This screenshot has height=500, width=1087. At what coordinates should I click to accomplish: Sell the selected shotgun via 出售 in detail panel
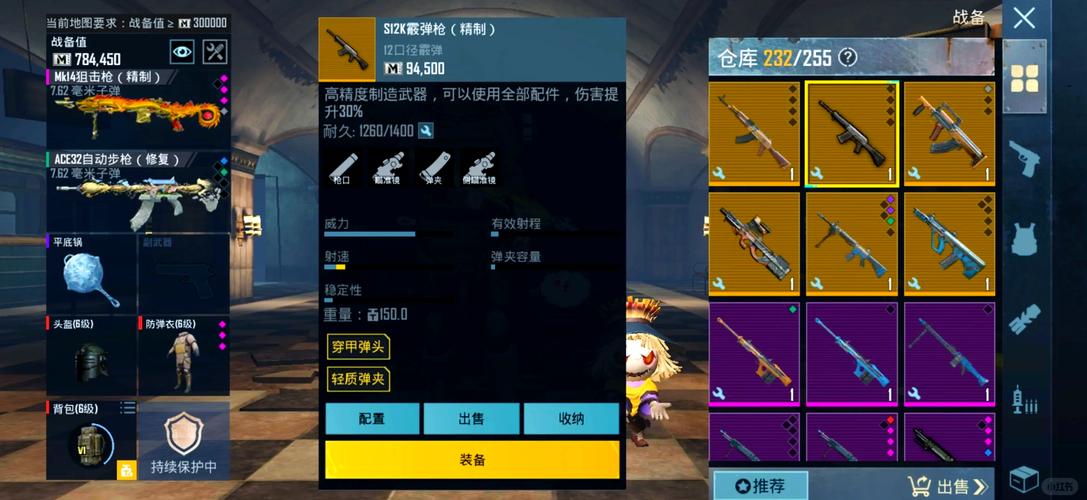pos(471,419)
